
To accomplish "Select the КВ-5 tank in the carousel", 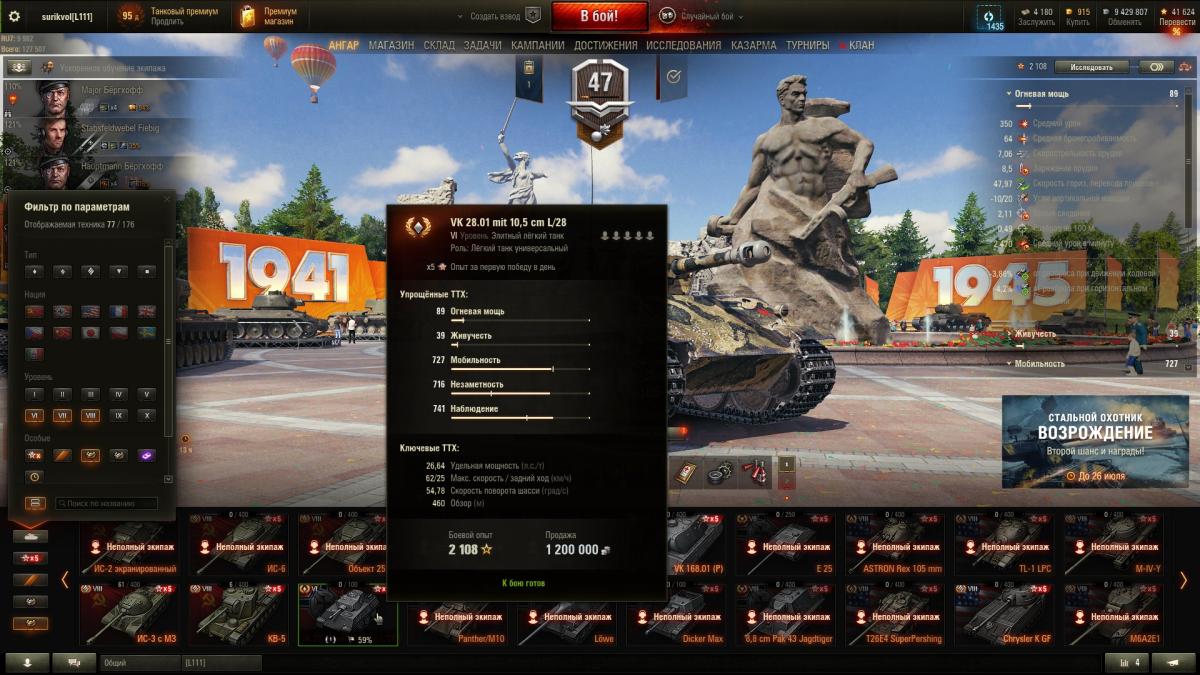I will [x=233, y=615].
